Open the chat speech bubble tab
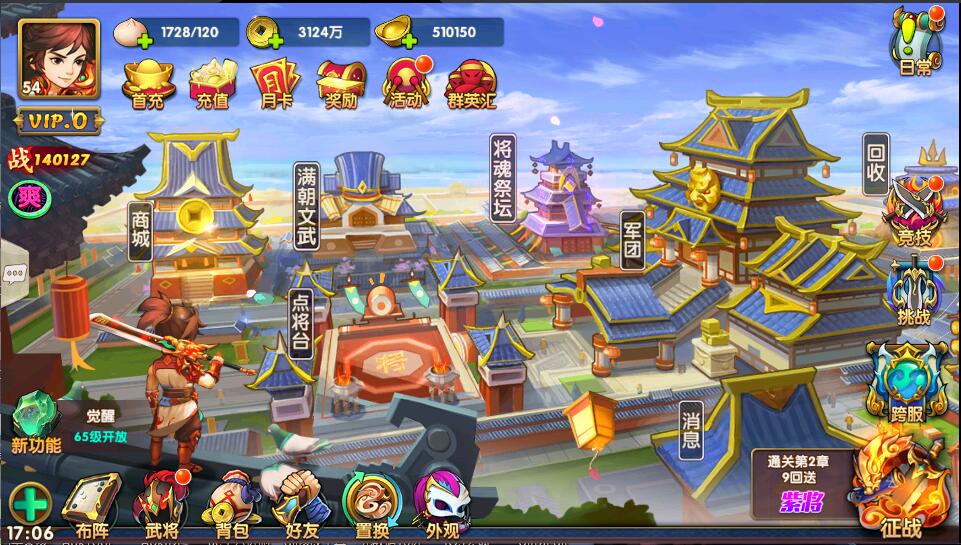The image size is (961, 545). 14,274
